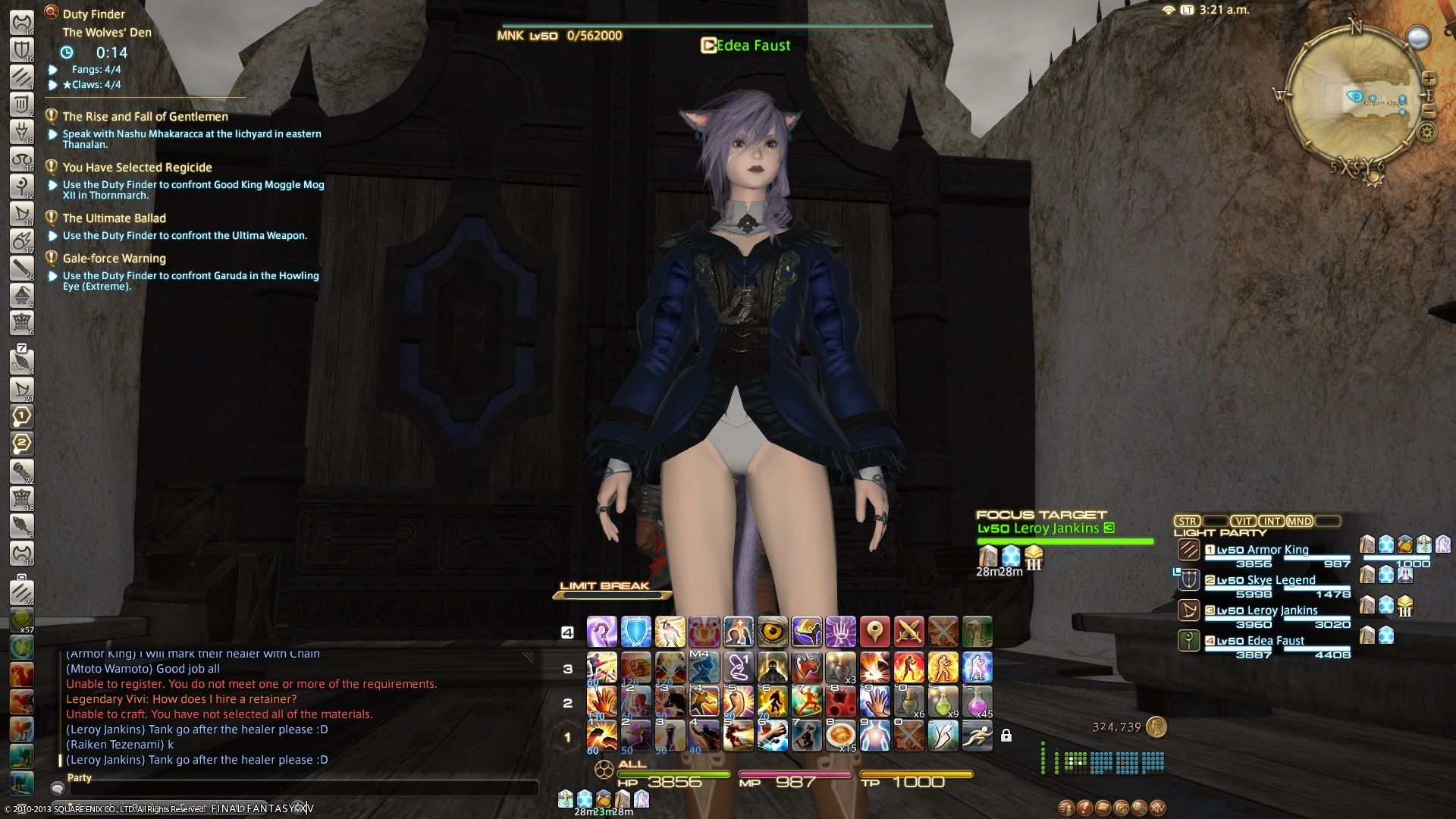The height and width of the screenshot is (819, 1456).
Task: Activate the blue shield ability
Action: pos(635,632)
